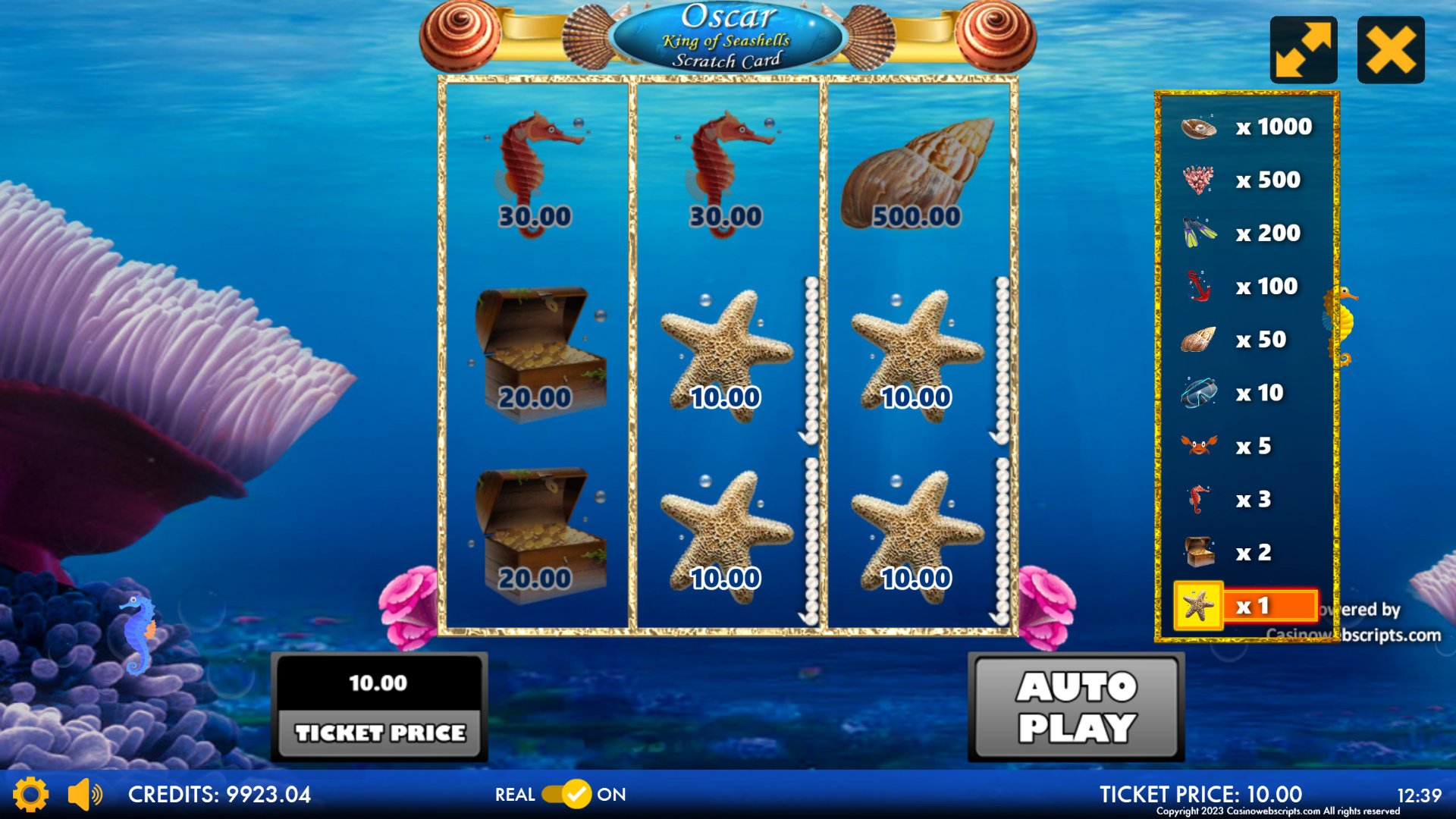Image resolution: width=1456 pixels, height=819 pixels.
Task: Switch the REAL mode toggle
Action: point(566,794)
